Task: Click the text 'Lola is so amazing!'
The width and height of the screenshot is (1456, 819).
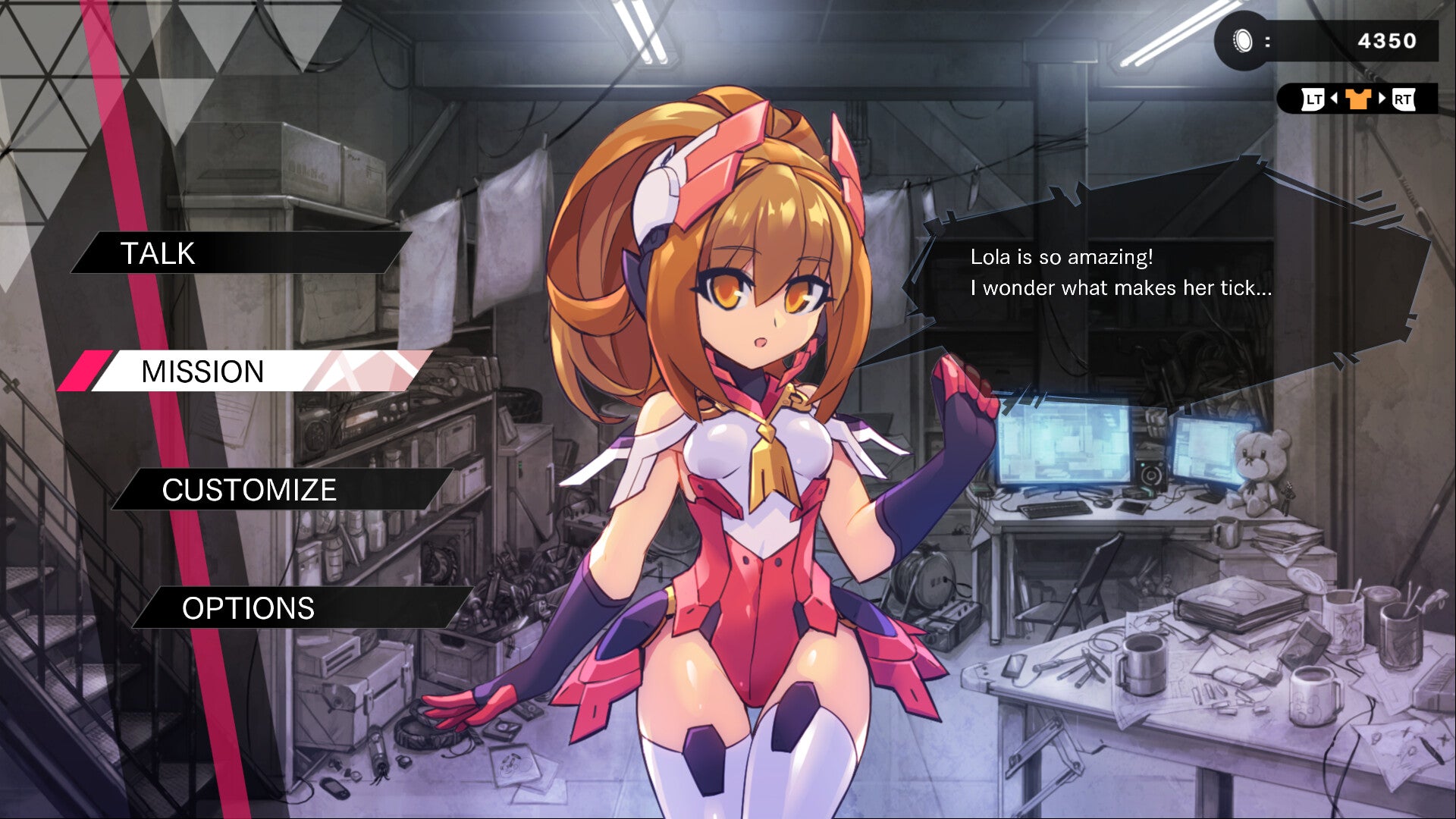Action: [x=1062, y=259]
